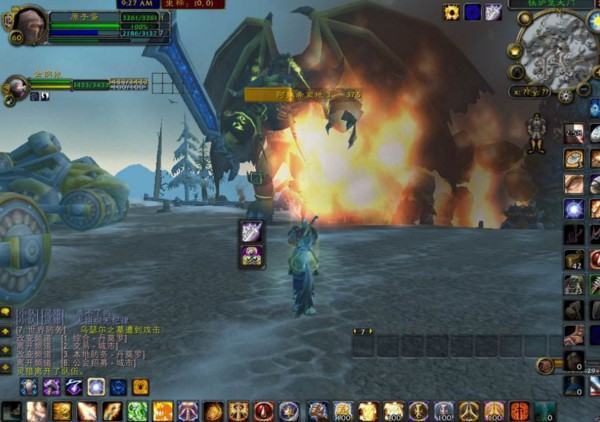The width and height of the screenshot is (600, 422).
Task: Activate the purple skull icon beside the character
Action: 252,255
